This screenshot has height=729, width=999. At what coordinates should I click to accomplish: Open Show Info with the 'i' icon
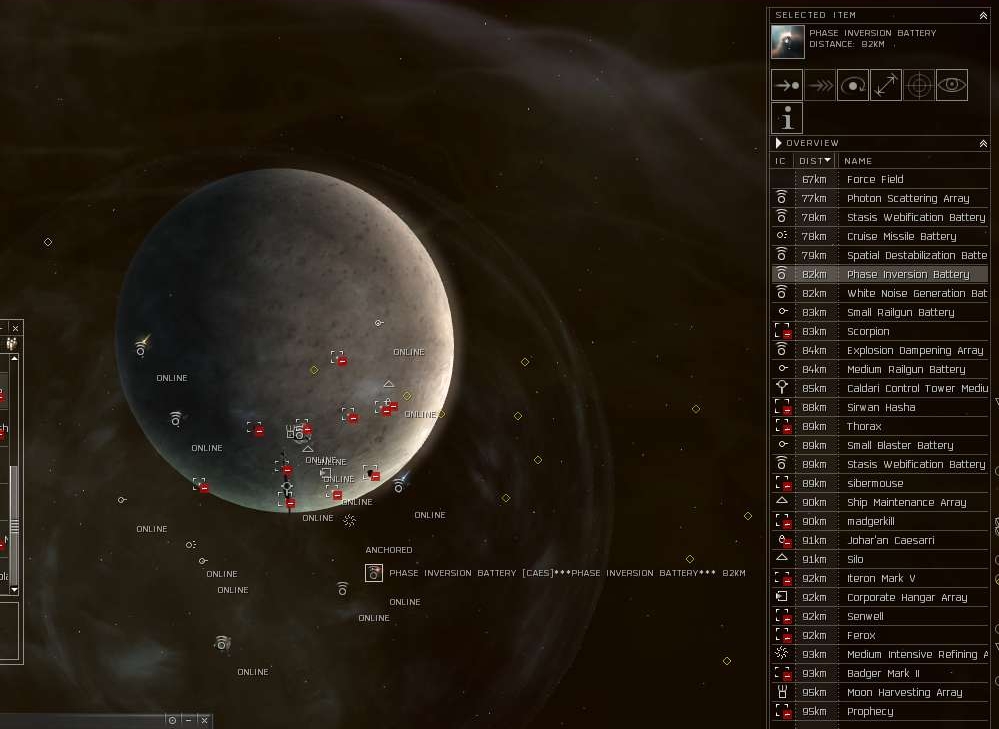787,118
